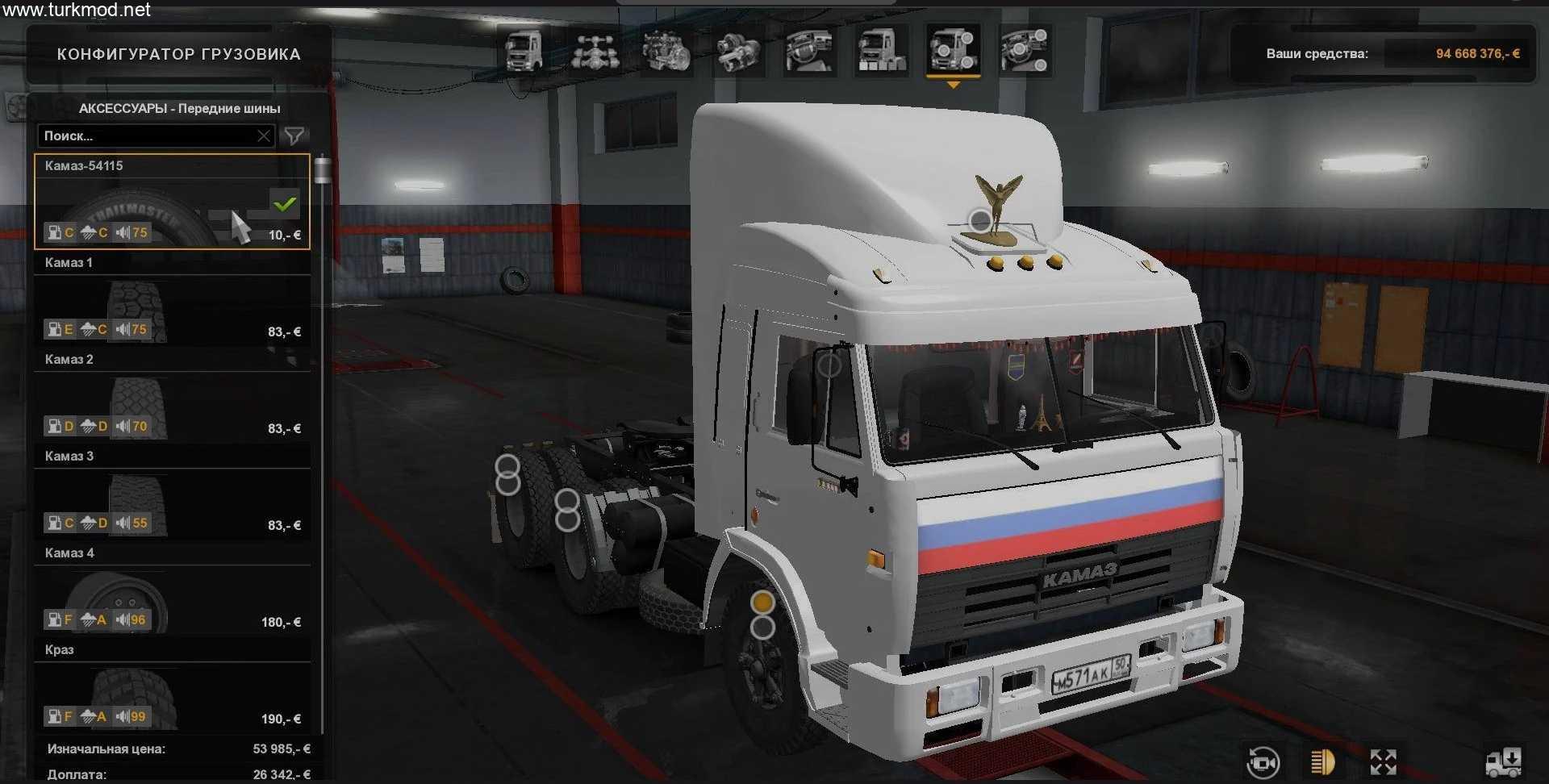1549x784 pixels.
Task: Select the Камаз 3 tire option
Action: [172, 492]
